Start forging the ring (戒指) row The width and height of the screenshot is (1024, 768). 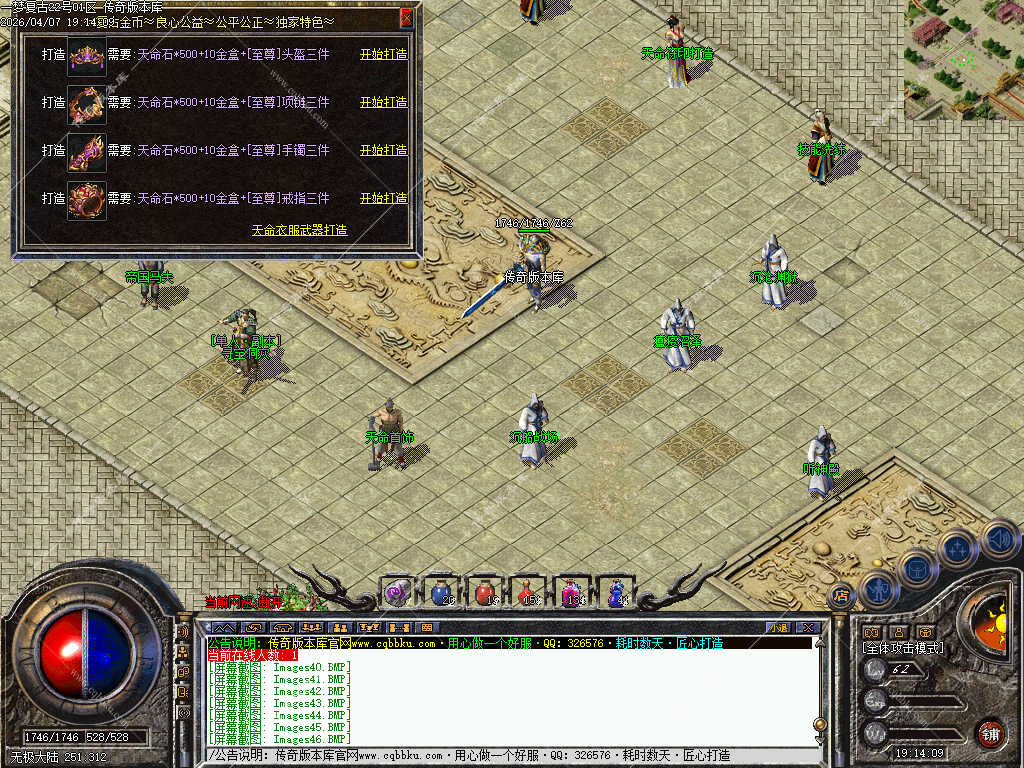click(383, 198)
